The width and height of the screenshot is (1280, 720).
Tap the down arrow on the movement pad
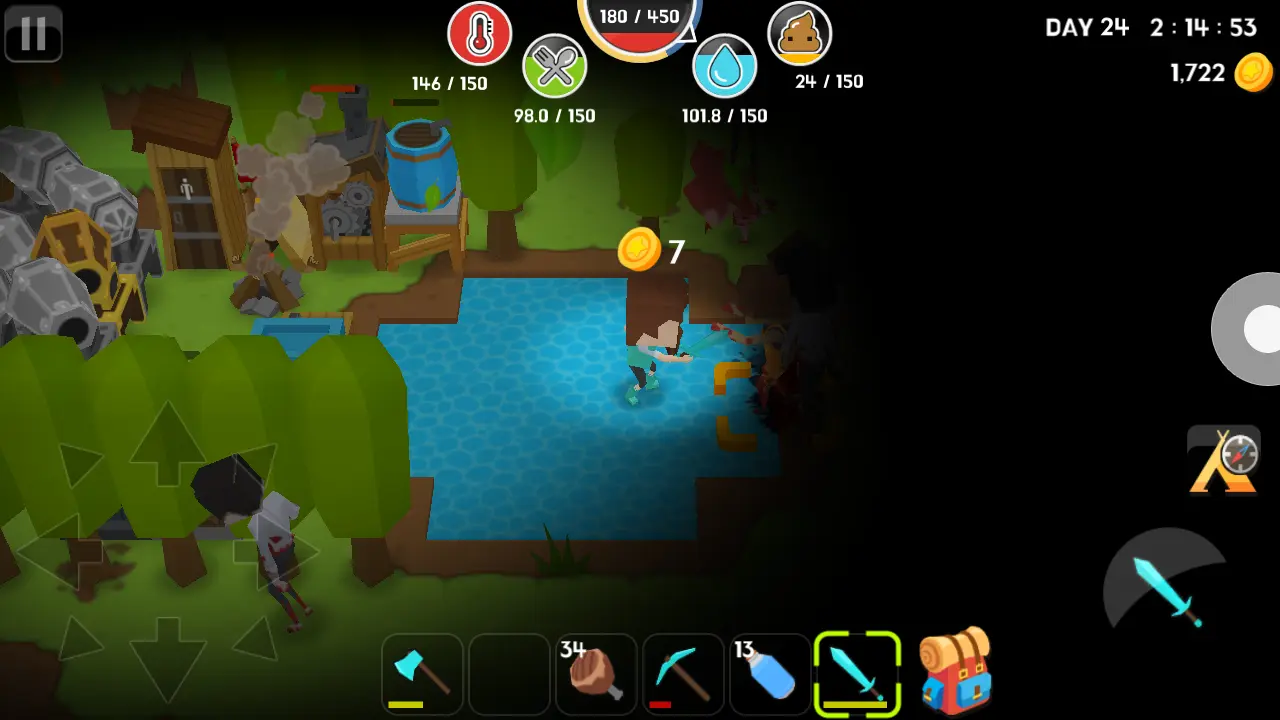tap(166, 655)
